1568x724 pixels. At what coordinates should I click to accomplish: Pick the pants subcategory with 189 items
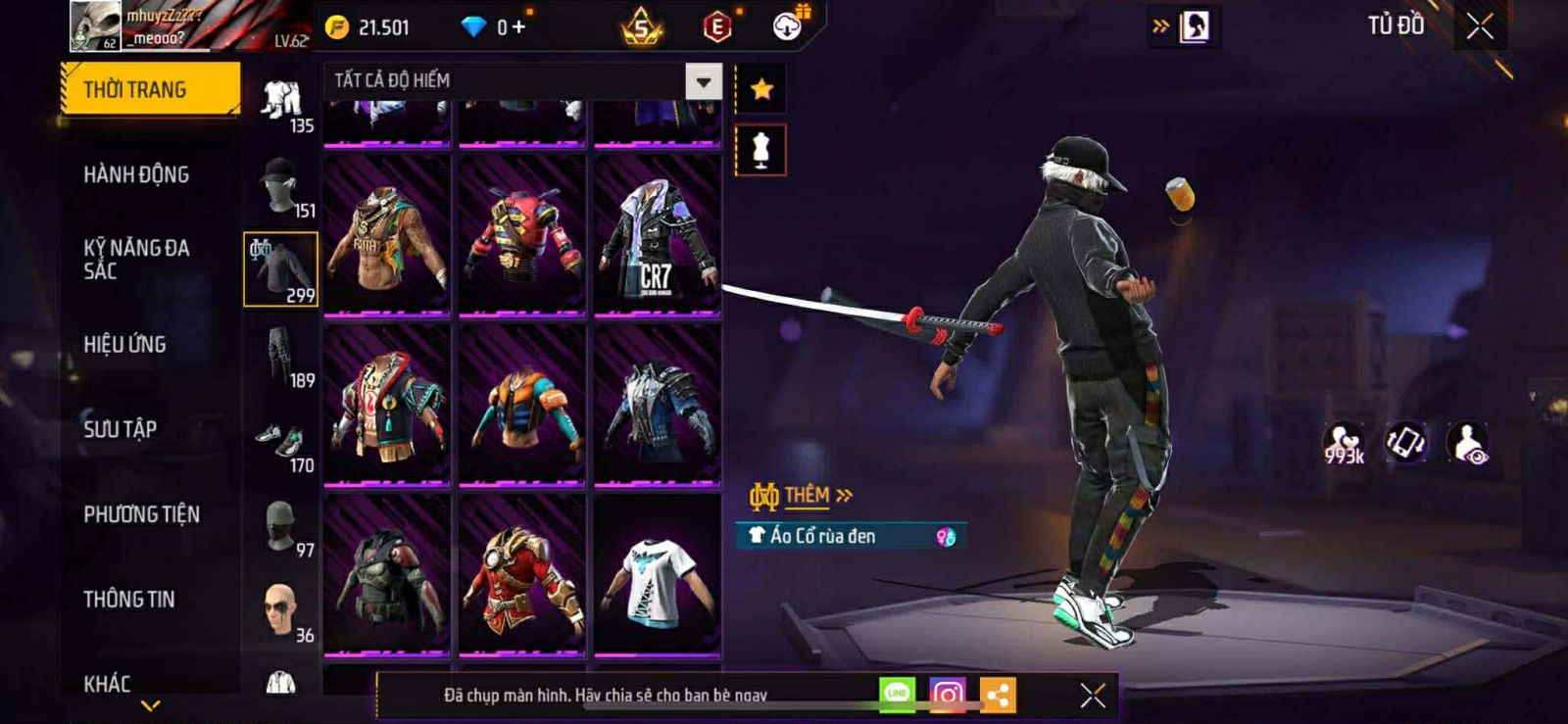[x=282, y=357]
